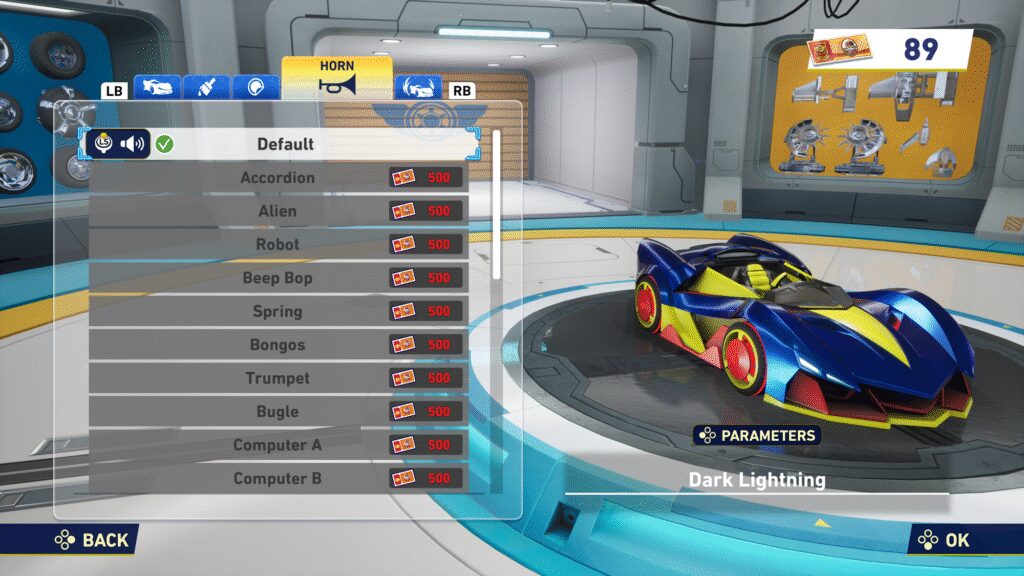Pick the Bongos horn
Viewport: 1024px width, 576px height.
278,345
